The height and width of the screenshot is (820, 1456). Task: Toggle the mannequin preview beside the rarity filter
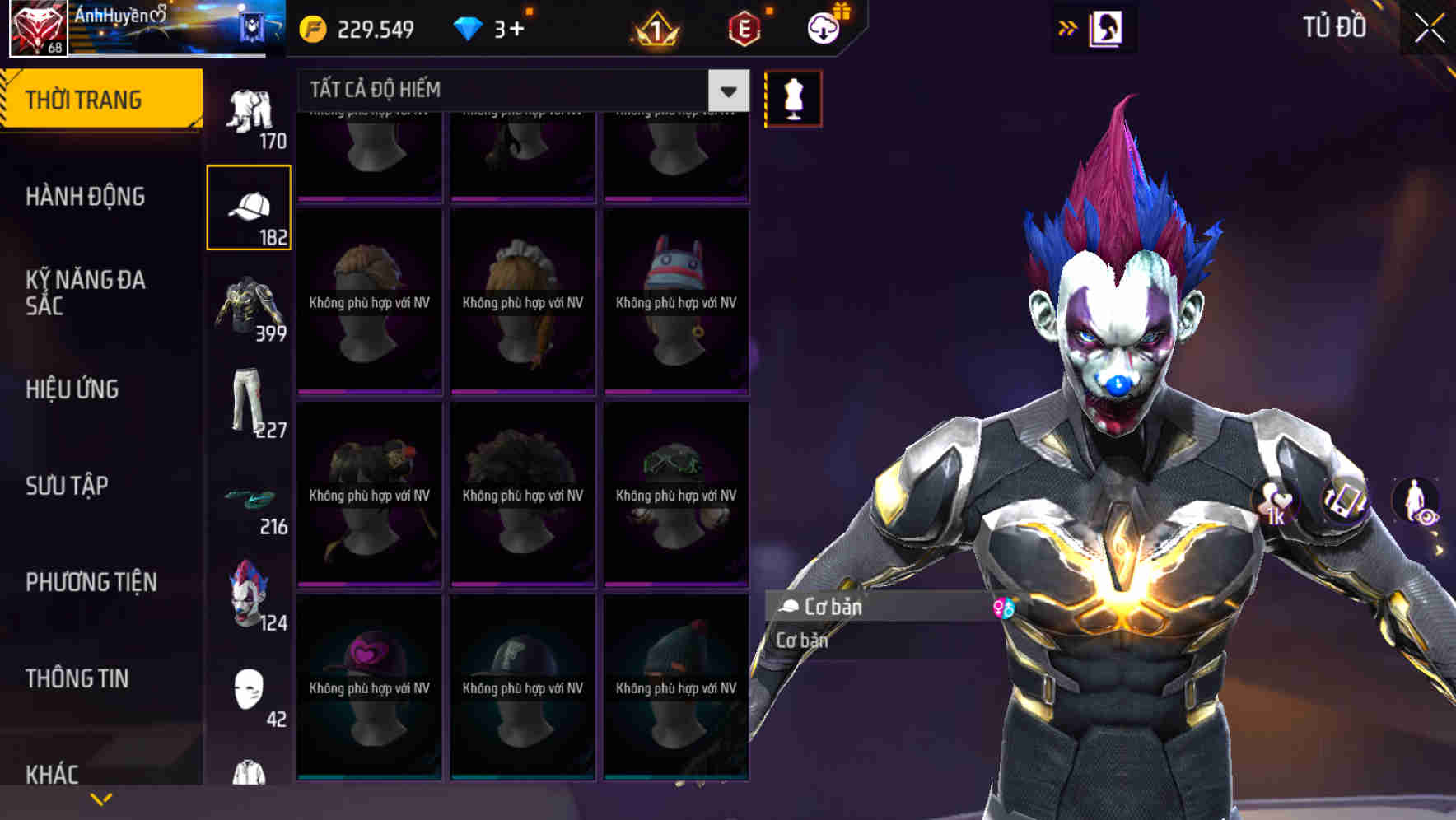click(791, 97)
